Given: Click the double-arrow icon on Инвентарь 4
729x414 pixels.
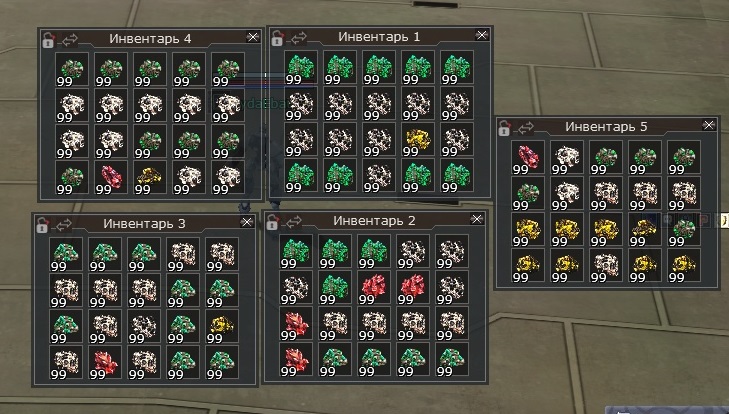Looking at the screenshot, I should pyautogui.click(x=70, y=39).
